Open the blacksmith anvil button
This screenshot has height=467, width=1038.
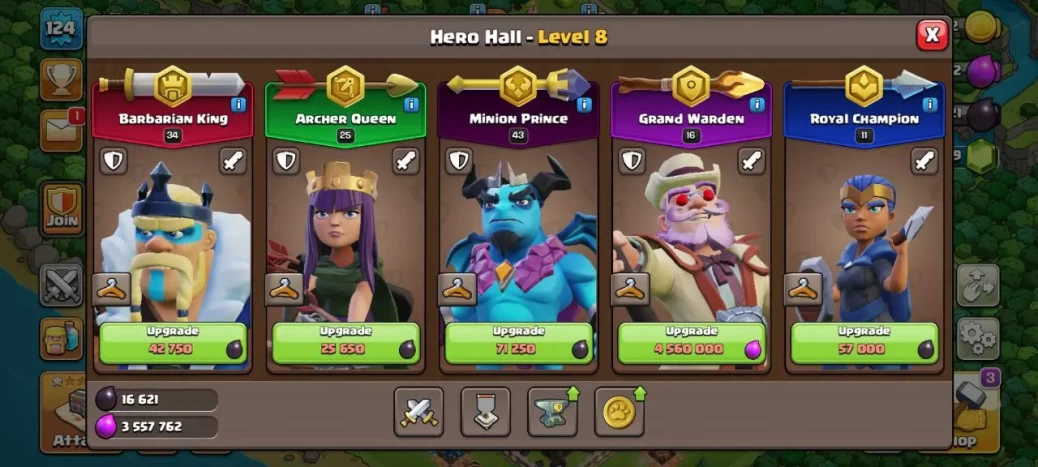coord(552,412)
